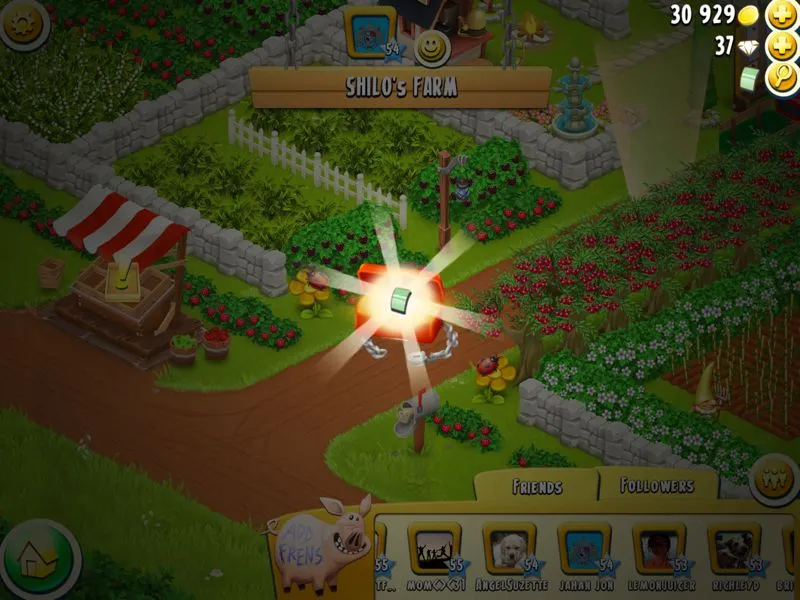Visit AngelSuzette's farm
The width and height of the screenshot is (800, 600).
coord(509,547)
